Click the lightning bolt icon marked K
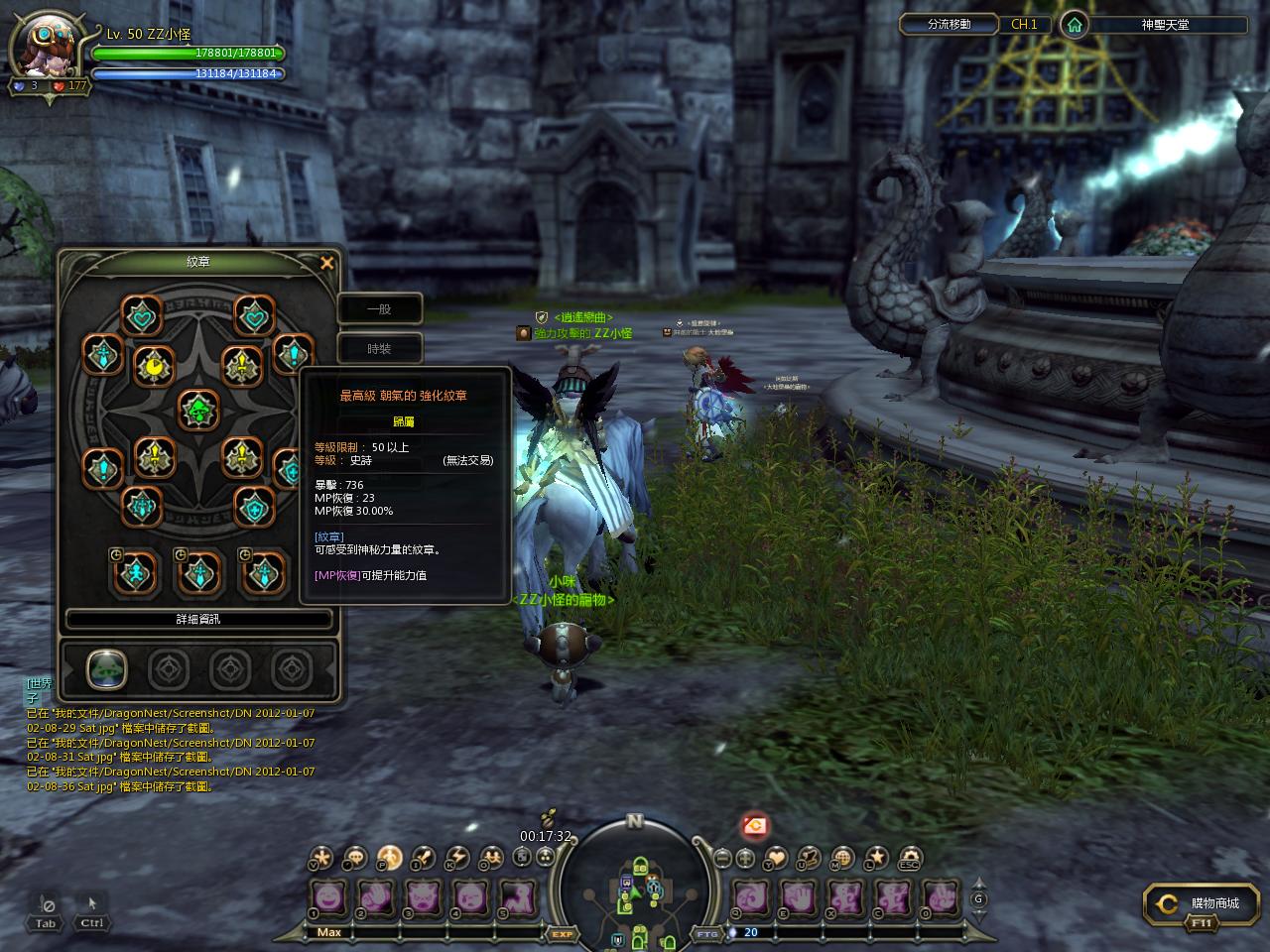 click(x=456, y=858)
